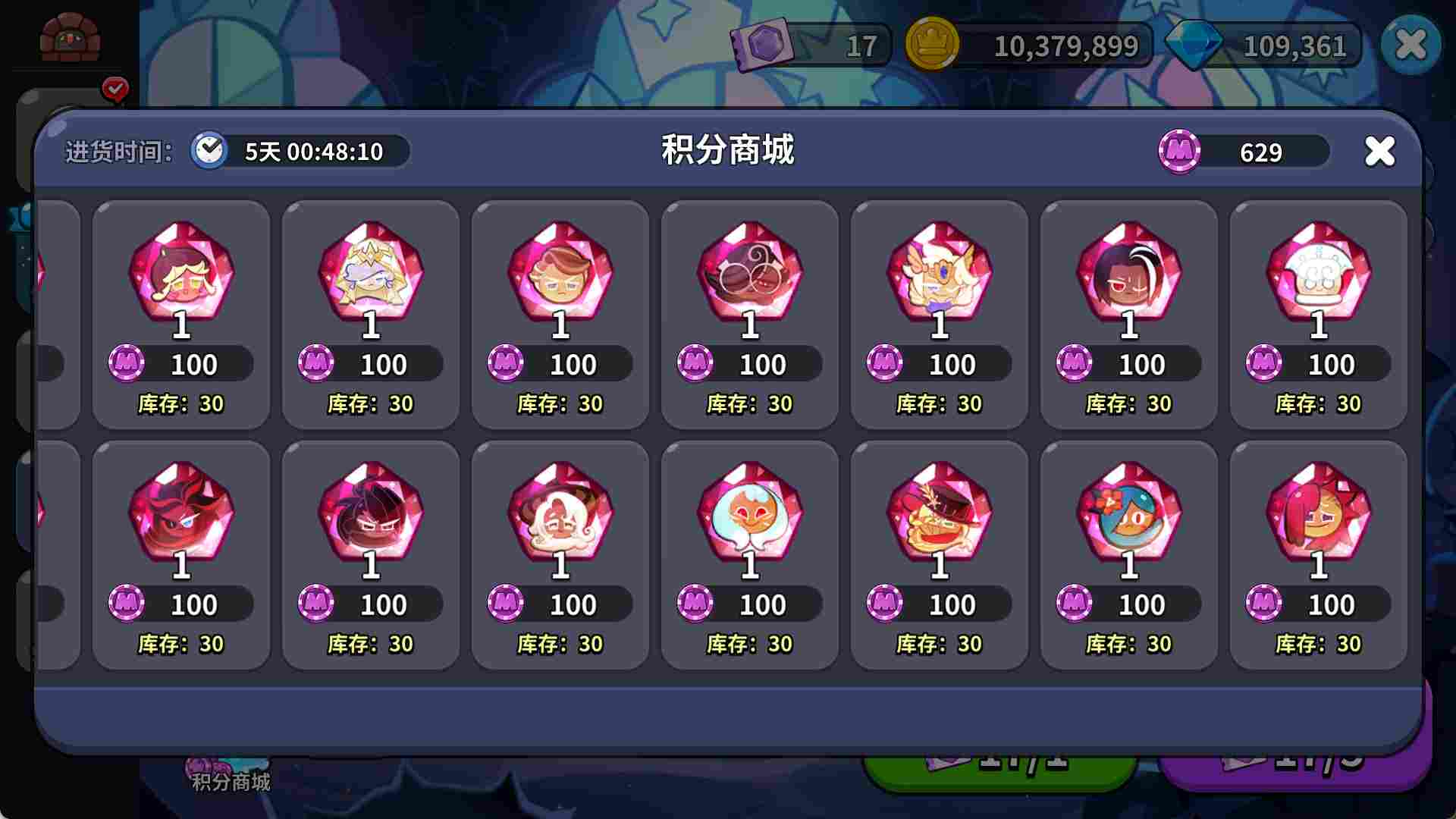Click the pink M mileage icon next to 629

tap(1180, 152)
